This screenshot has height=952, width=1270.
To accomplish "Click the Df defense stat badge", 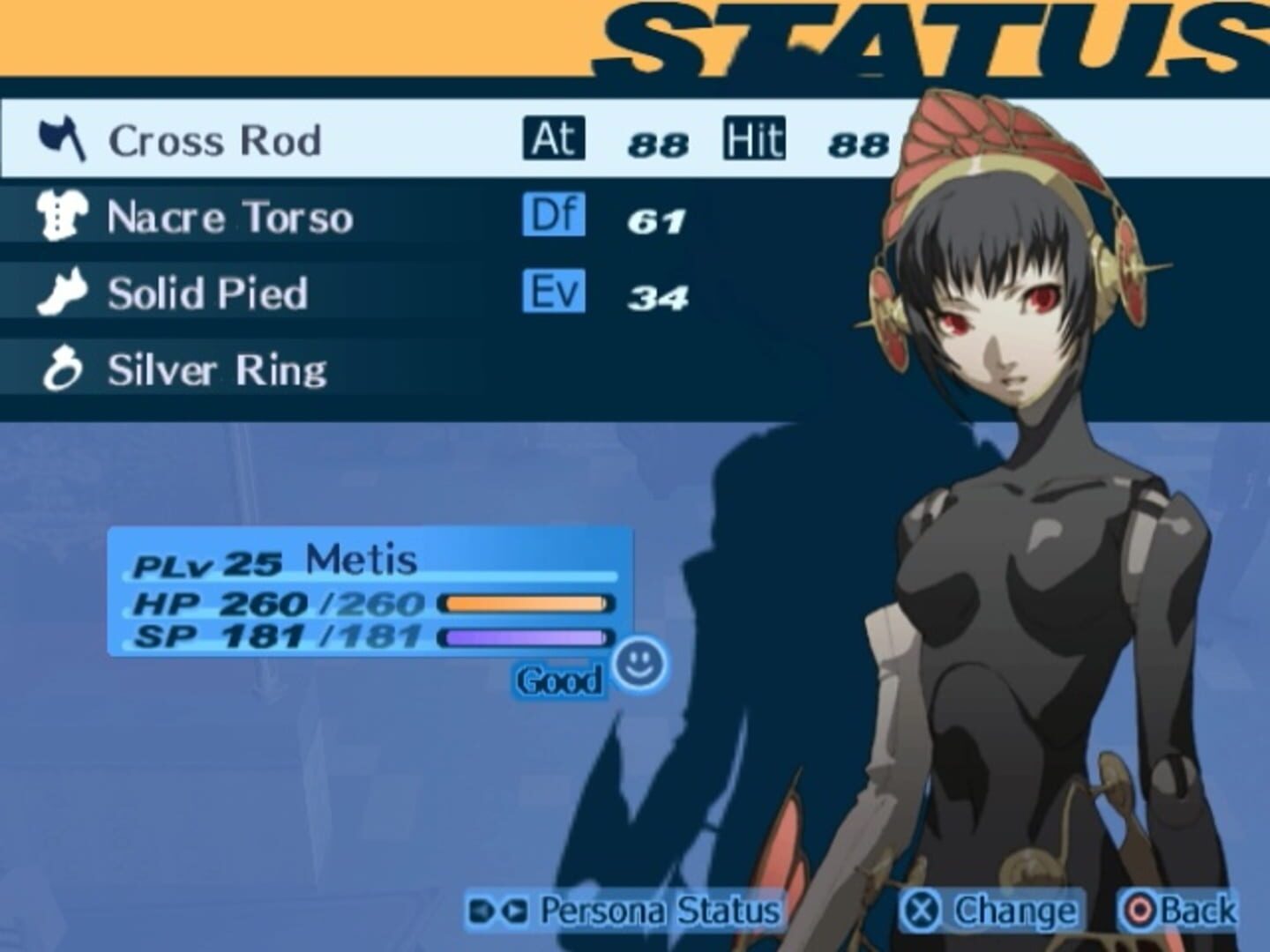I will [x=553, y=214].
